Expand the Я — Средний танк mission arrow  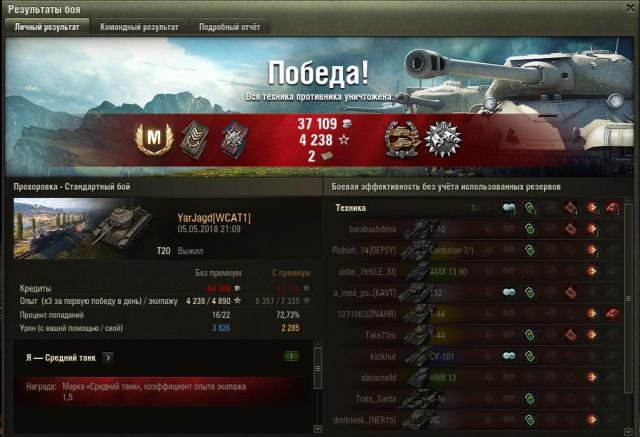click(107, 356)
